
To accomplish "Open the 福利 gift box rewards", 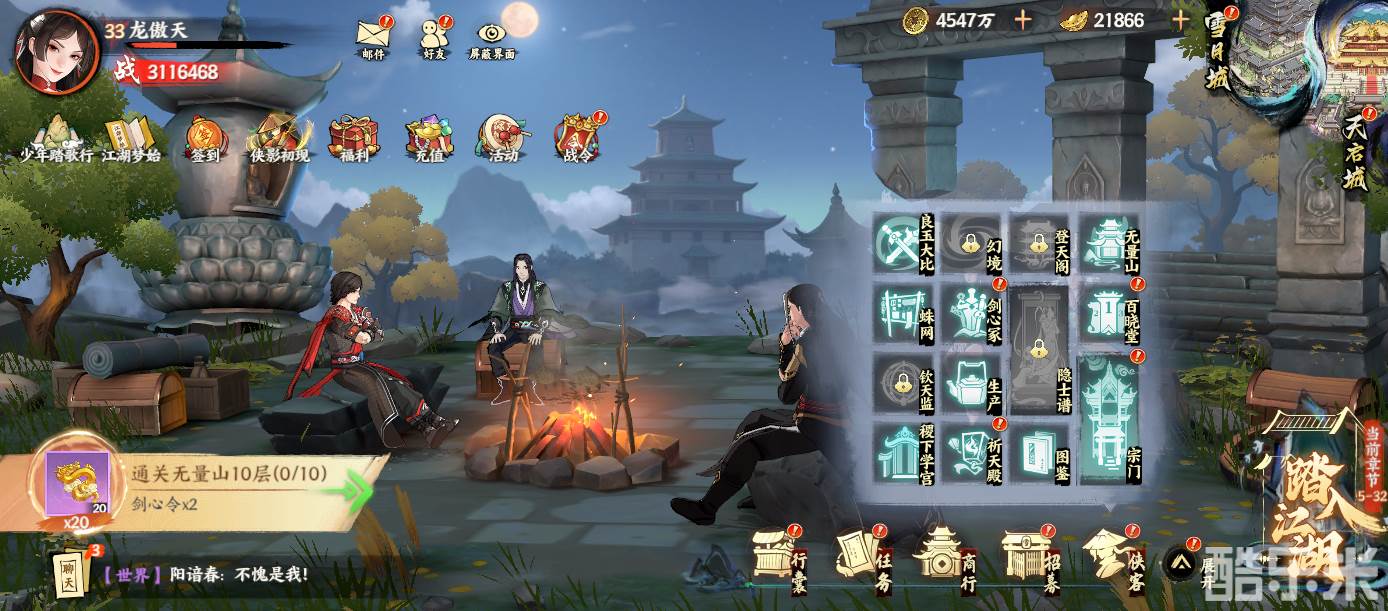I will point(354,138).
